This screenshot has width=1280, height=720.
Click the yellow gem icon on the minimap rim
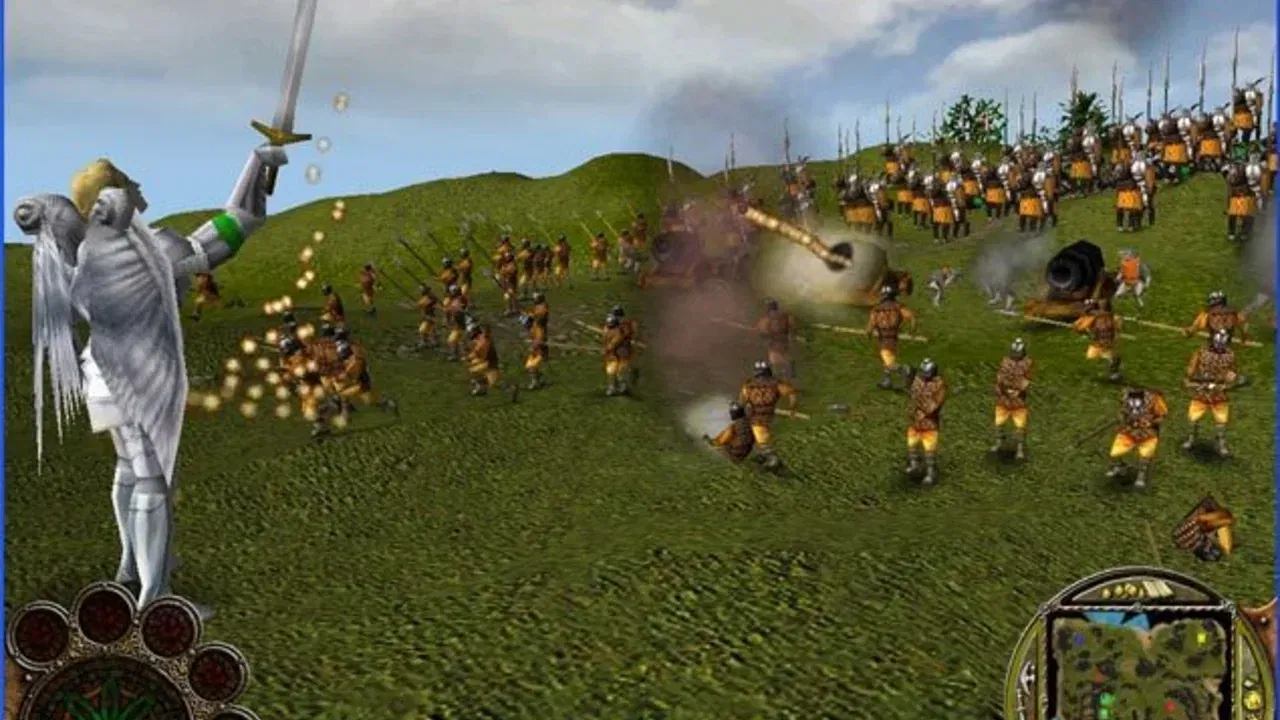1252,700
